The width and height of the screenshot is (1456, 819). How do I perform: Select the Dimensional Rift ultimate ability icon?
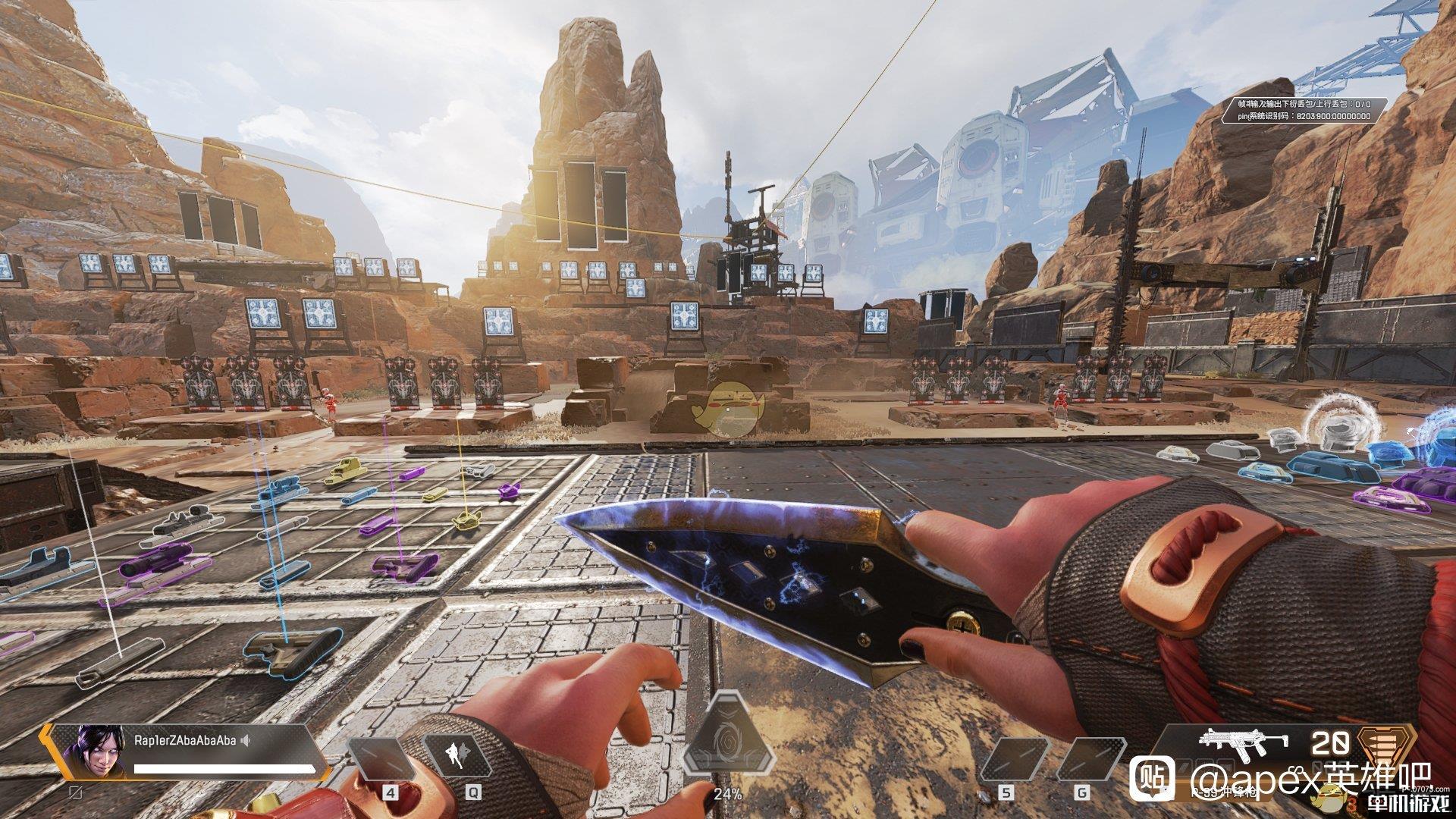tap(728, 743)
